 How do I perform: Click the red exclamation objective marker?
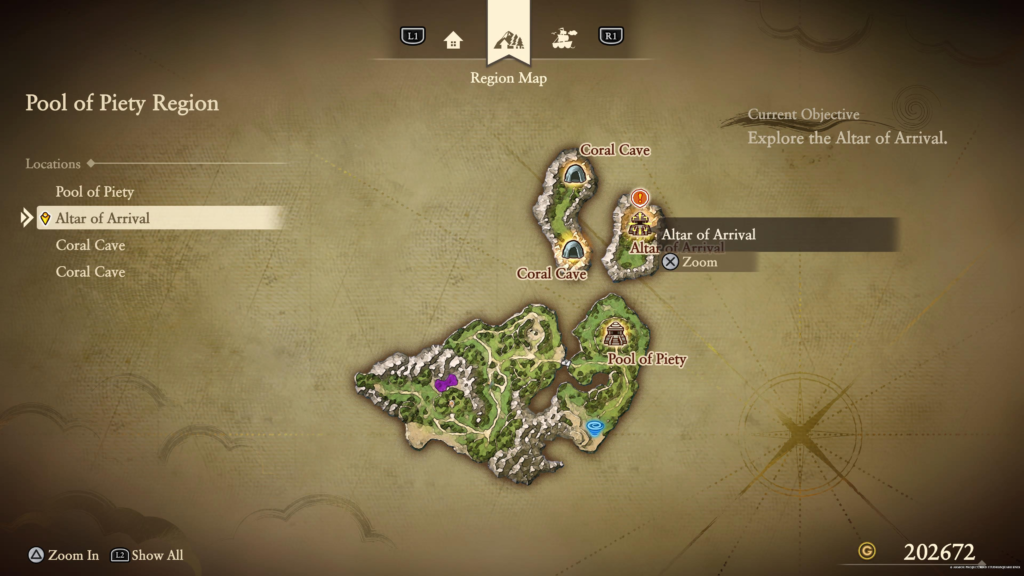640,198
